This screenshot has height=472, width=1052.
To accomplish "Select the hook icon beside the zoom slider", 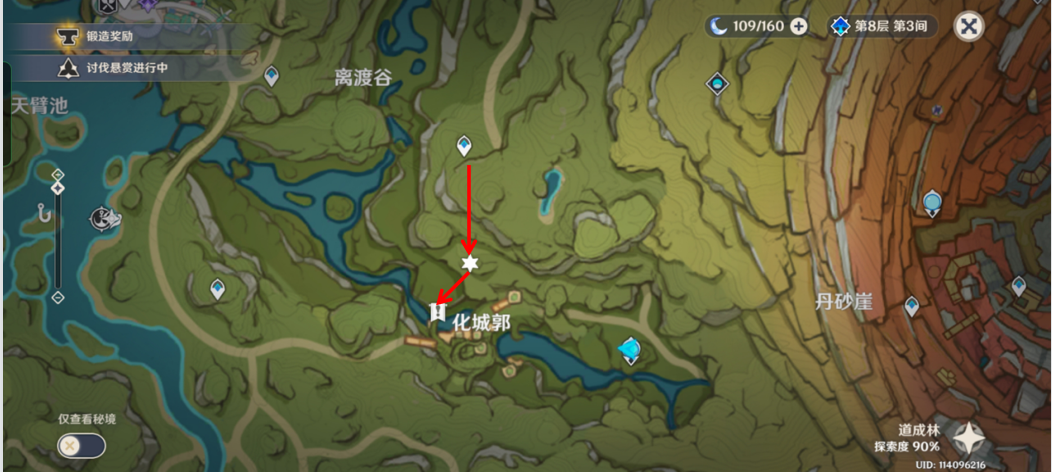I will click(x=42, y=211).
